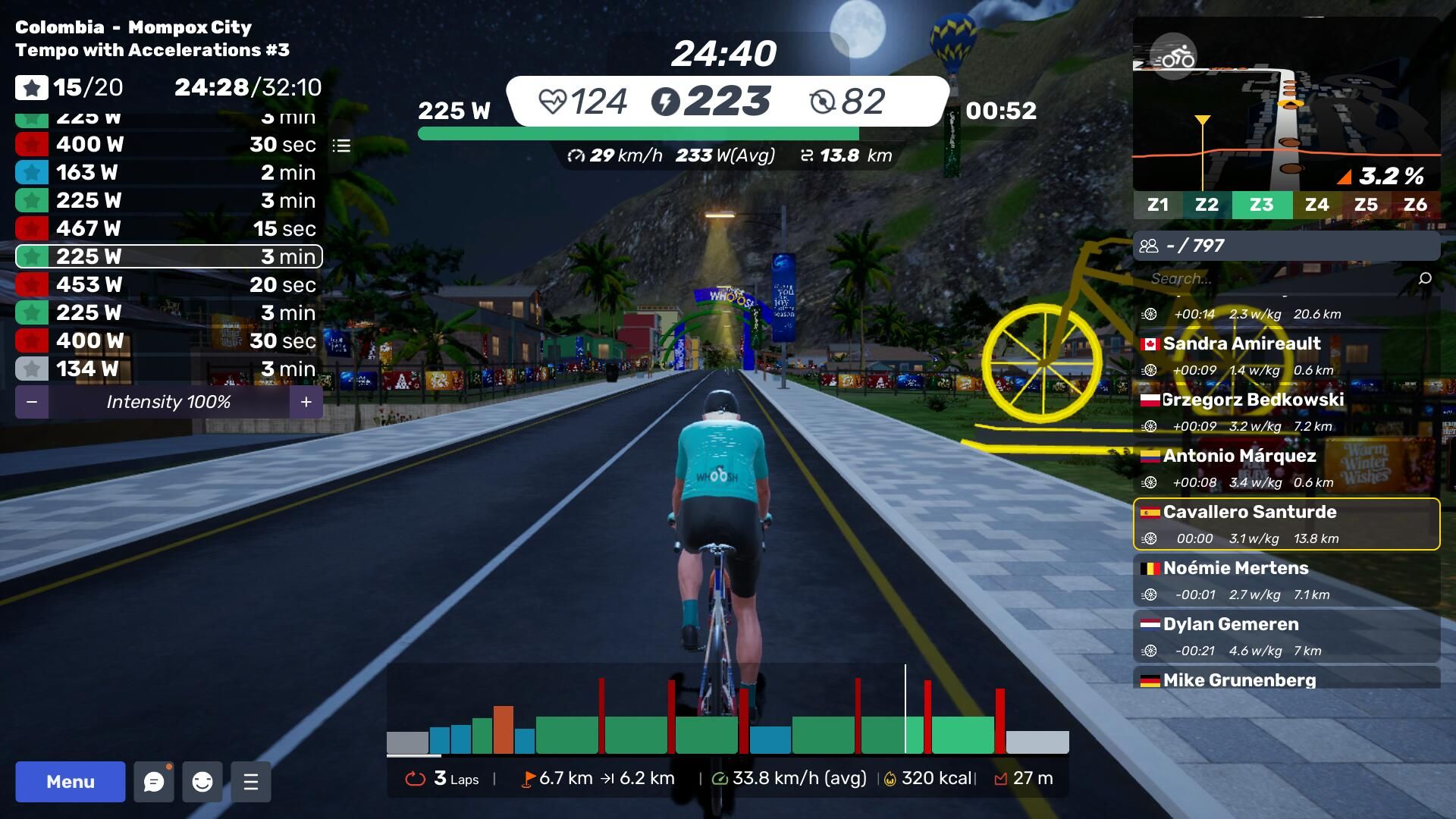1456x819 pixels.
Task: Click the 134 W cooldown interval row
Action: coord(168,369)
